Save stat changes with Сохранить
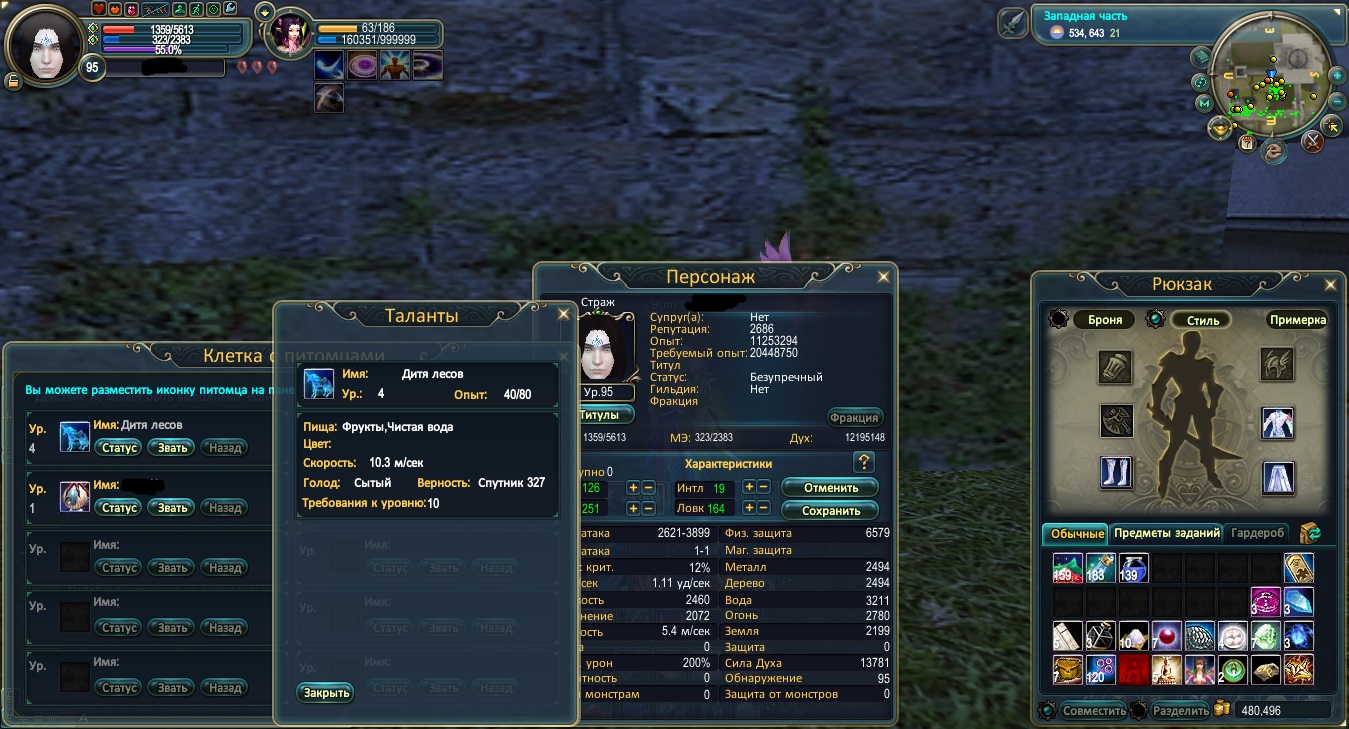This screenshot has height=729, width=1349. point(830,510)
